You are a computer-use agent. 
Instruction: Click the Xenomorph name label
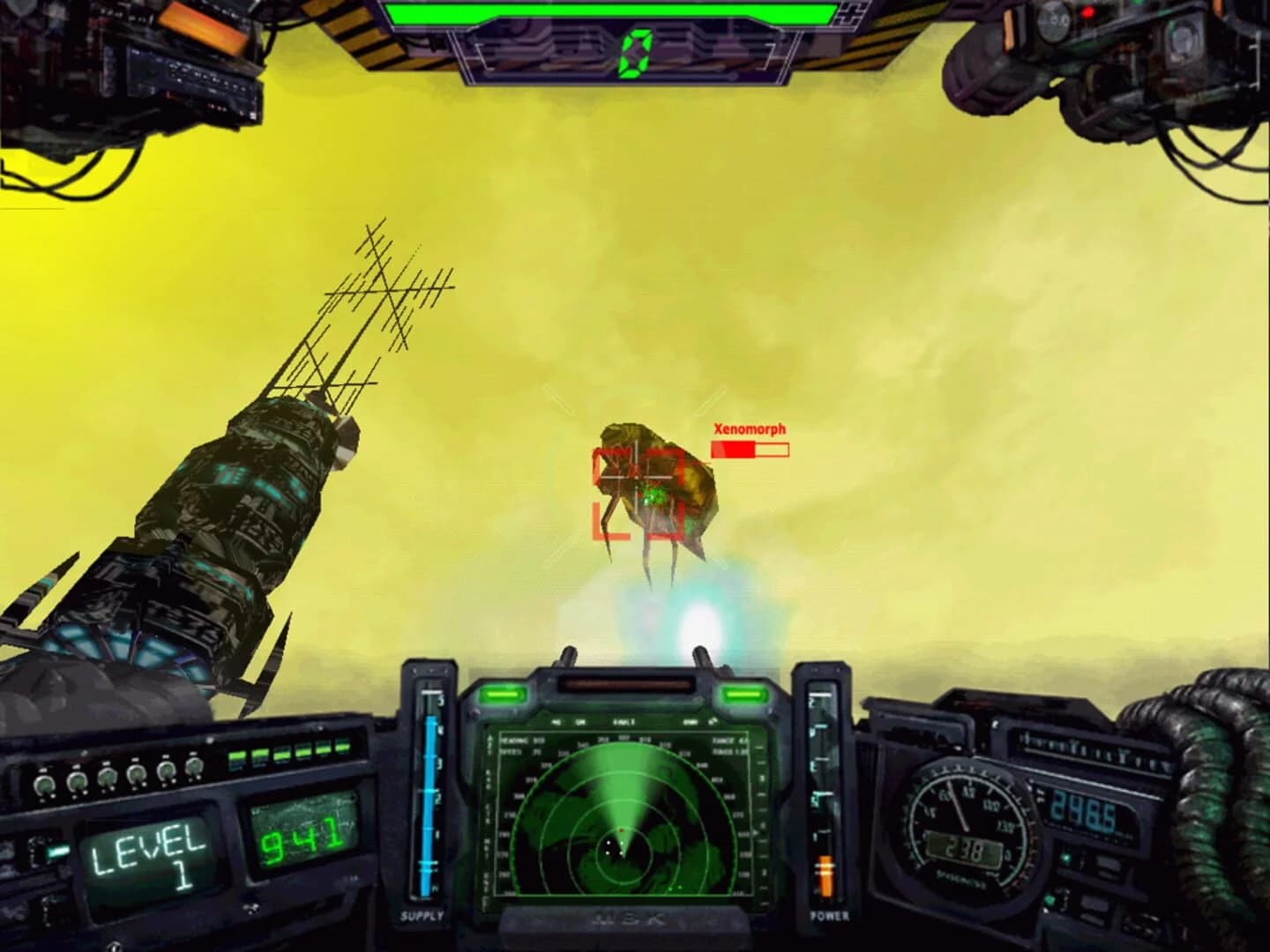(751, 430)
